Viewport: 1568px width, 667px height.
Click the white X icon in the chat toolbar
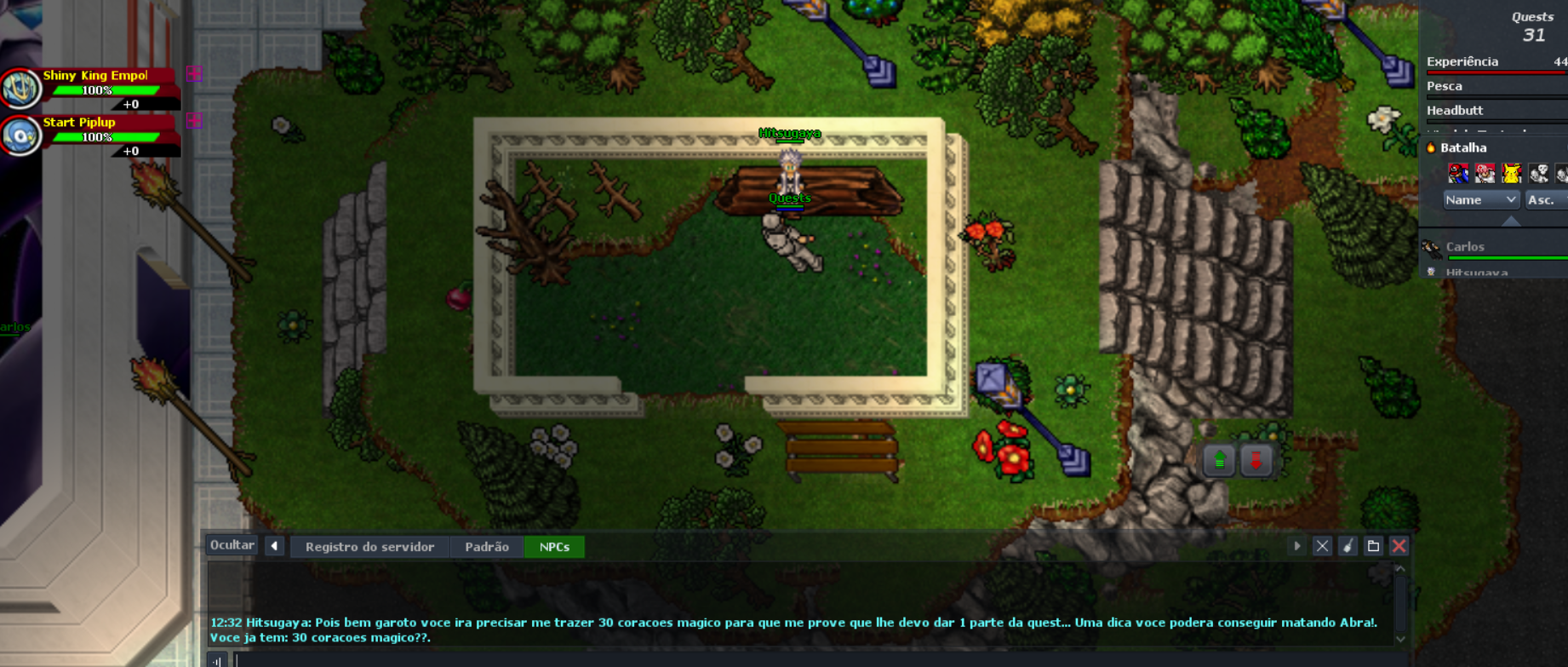1322,546
